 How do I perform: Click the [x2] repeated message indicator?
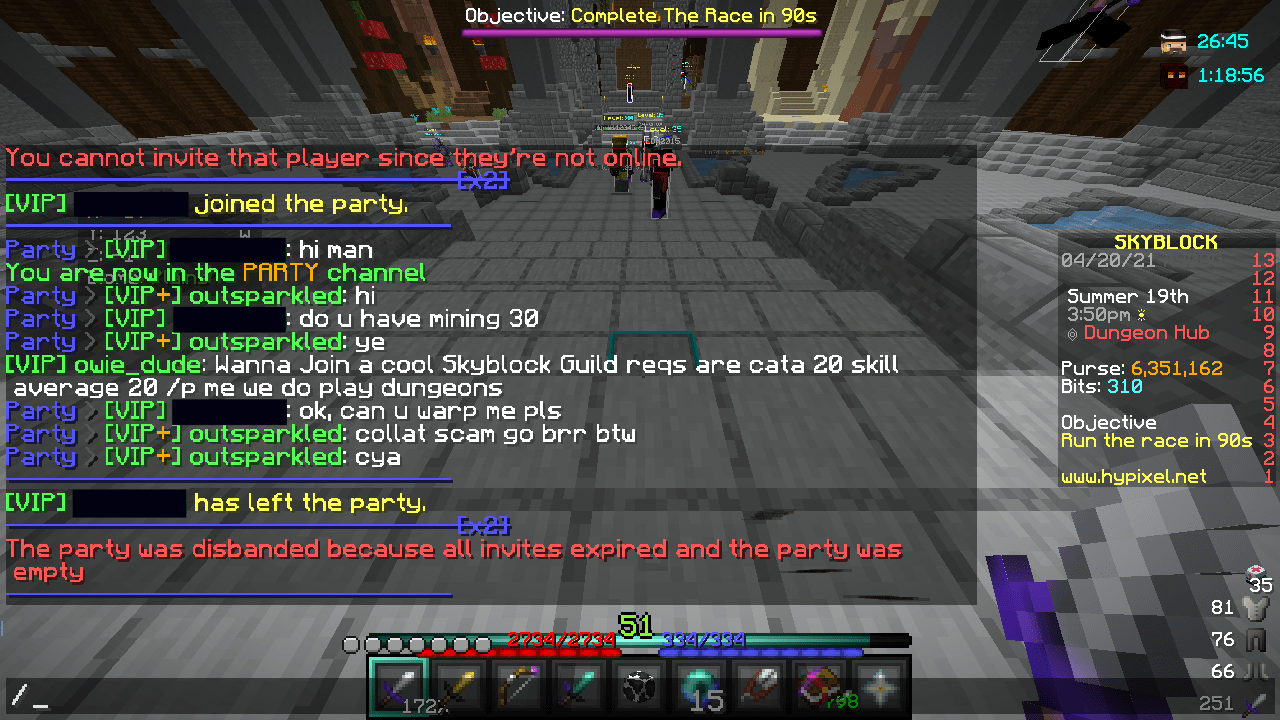(x=485, y=181)
